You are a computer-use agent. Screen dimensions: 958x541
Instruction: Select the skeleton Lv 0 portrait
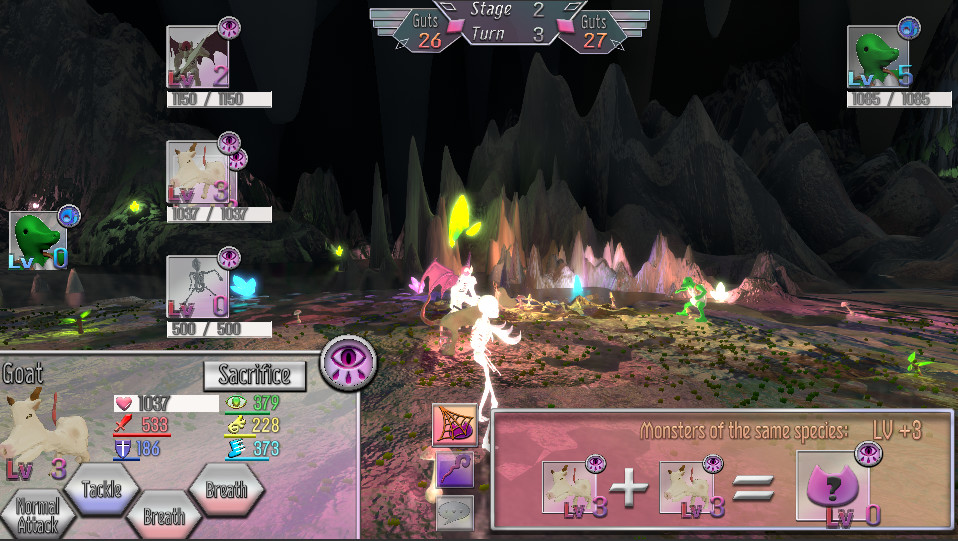point(197,288)
